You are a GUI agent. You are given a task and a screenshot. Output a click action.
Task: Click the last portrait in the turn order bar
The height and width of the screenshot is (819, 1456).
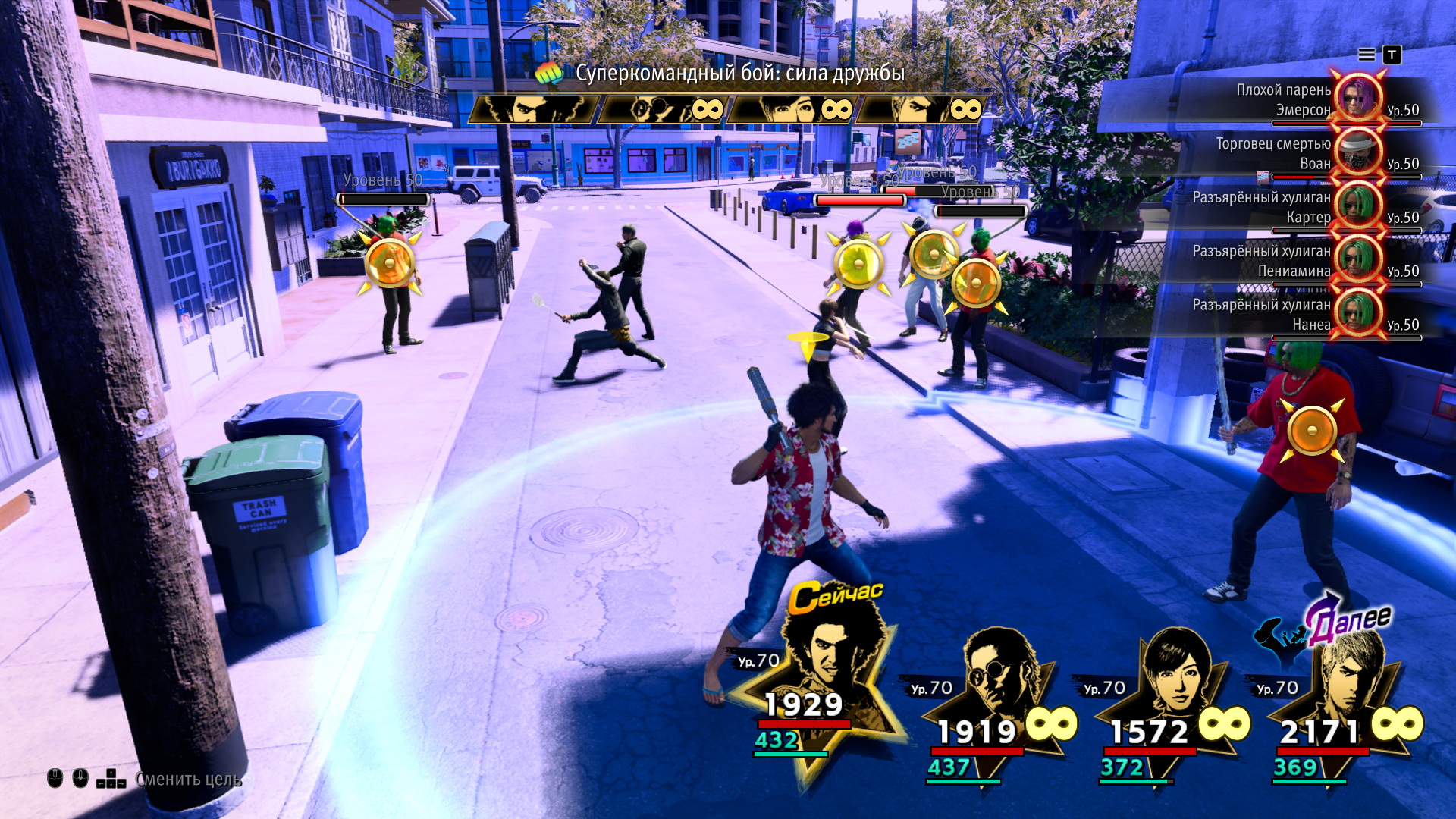[921, 110]
